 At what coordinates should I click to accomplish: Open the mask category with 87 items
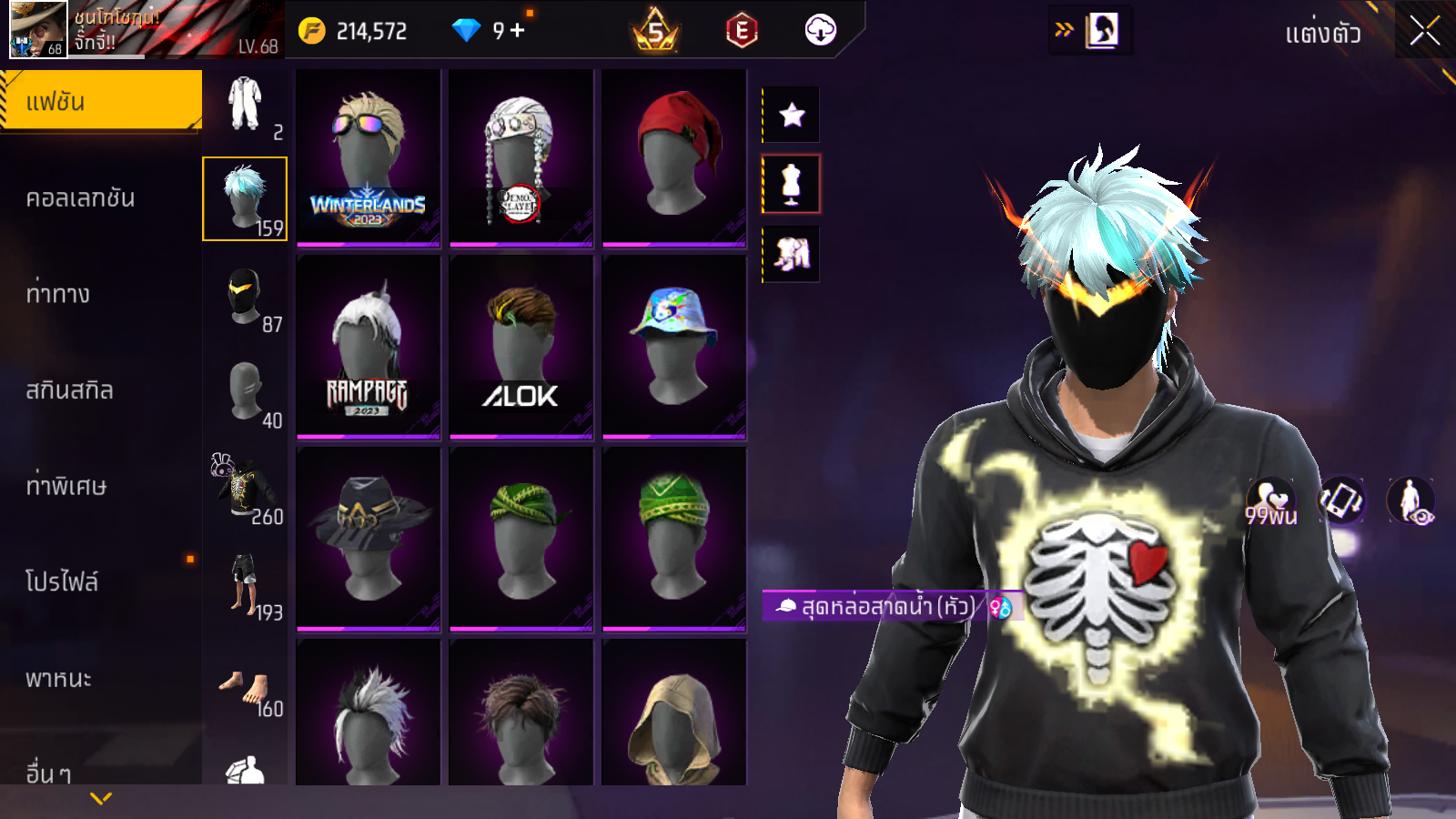click(x=245, y=297)
